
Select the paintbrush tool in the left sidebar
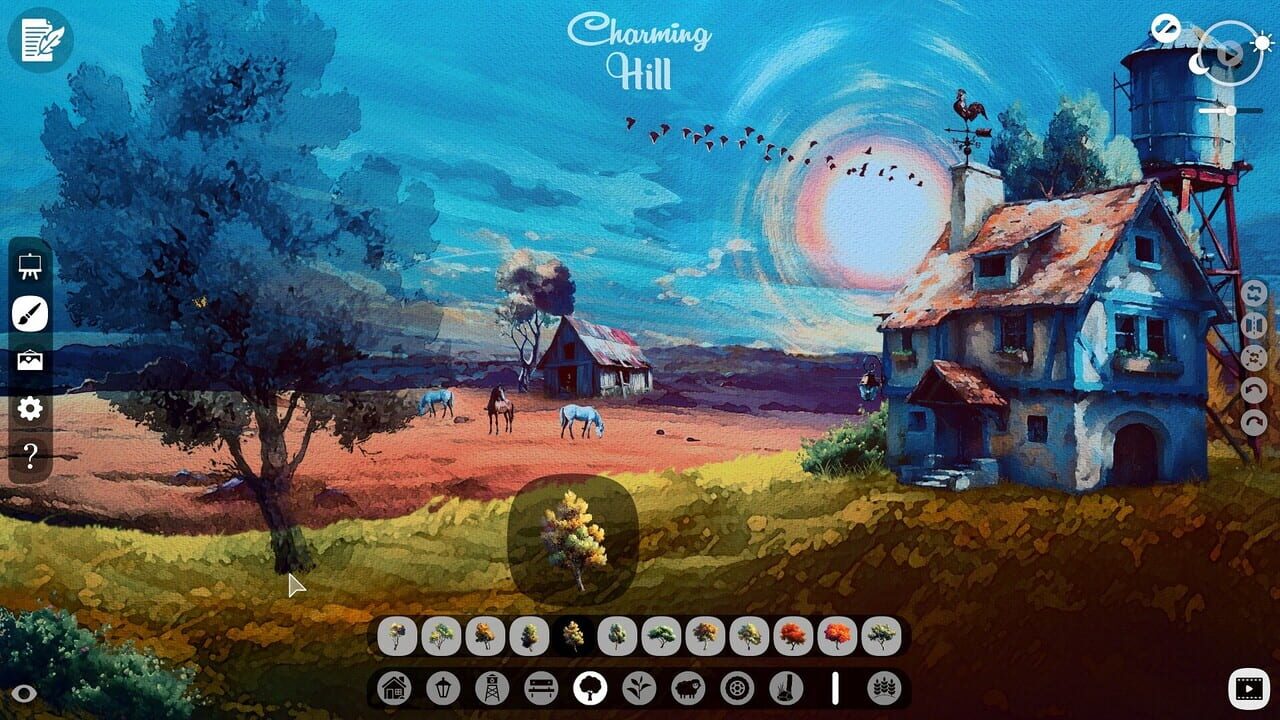pos(31,312)
